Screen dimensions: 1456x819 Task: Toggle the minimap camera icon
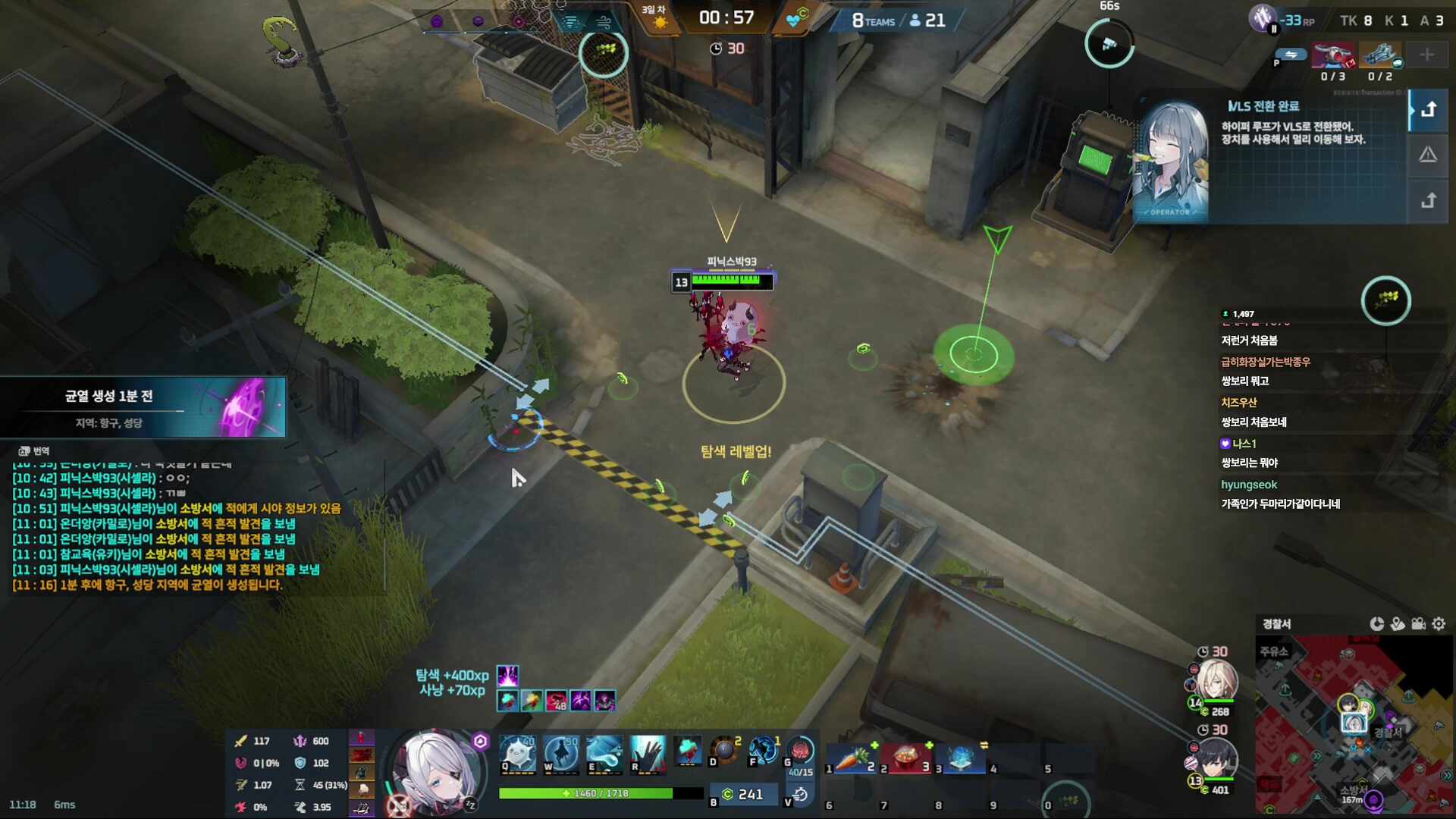pos(1418,623)
